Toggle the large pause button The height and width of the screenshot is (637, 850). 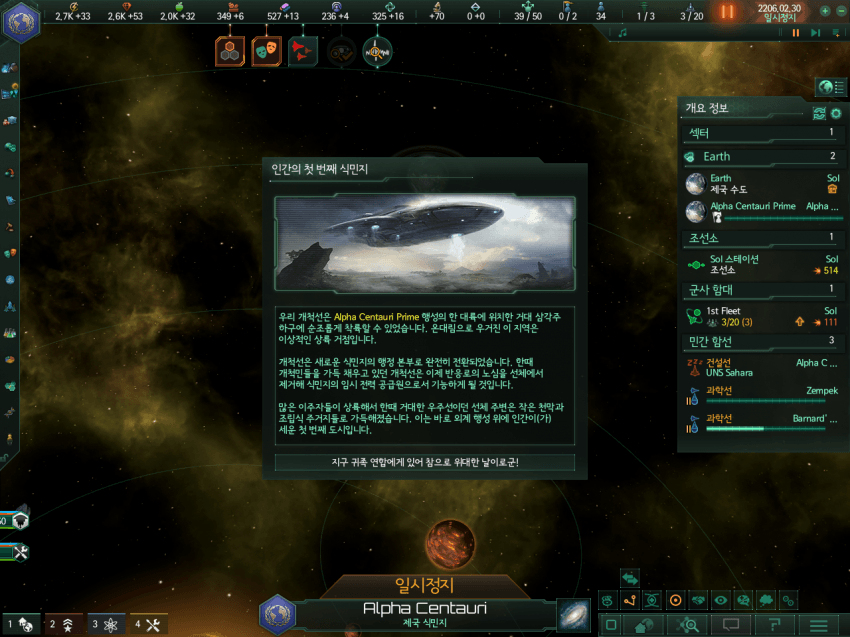[x=727, y=12]
